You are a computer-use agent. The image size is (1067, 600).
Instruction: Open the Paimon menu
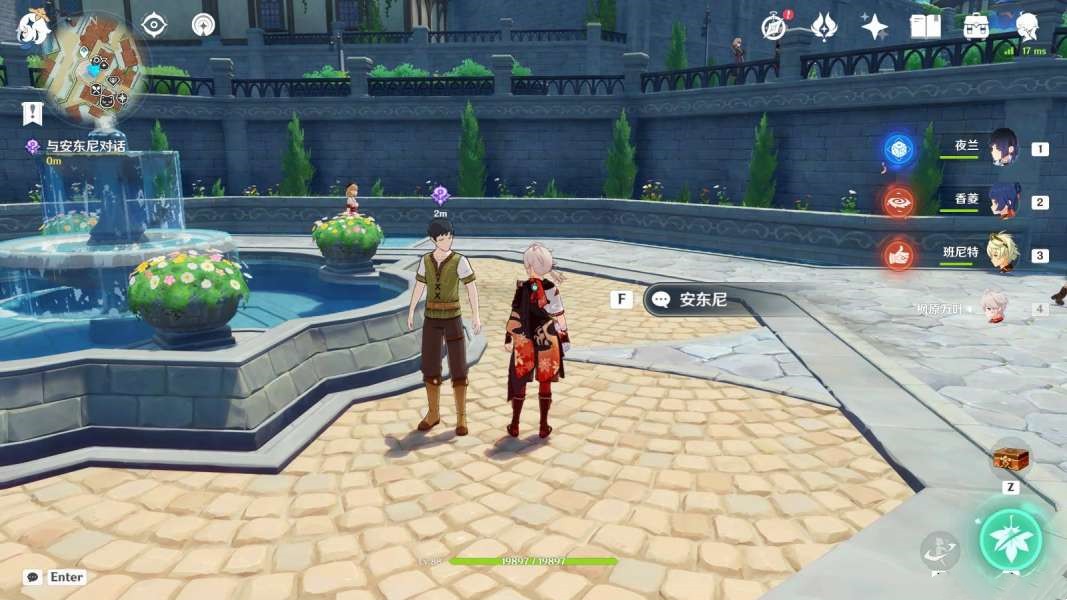33,27
